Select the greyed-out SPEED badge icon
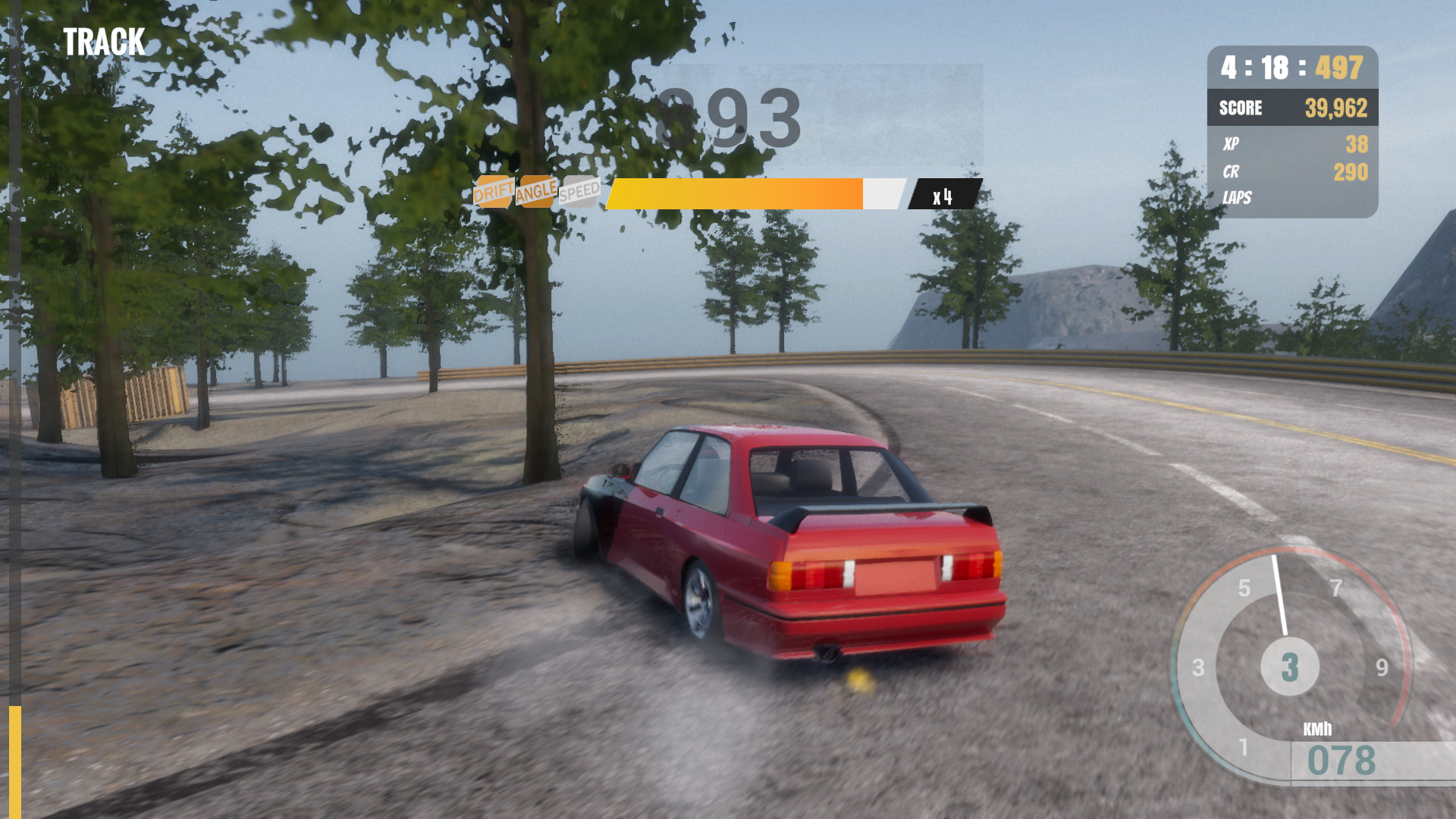The width and height of the screenshot is (1456, 819). click(x=582, y=190)
